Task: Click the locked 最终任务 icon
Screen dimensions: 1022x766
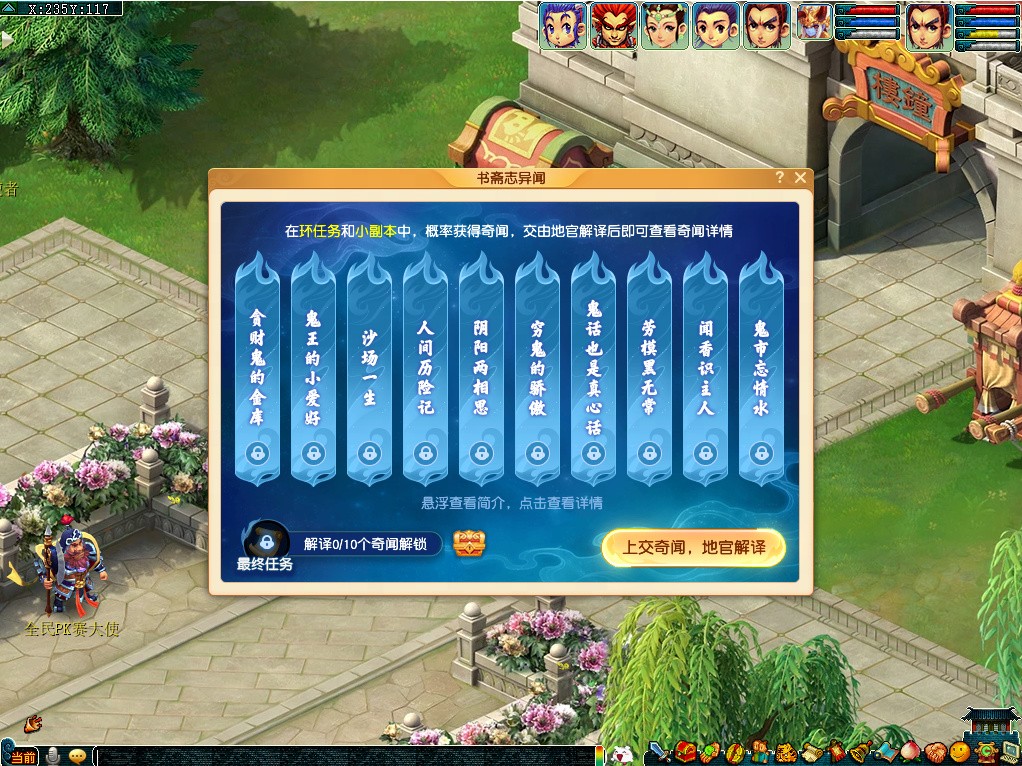Action: (267, 541)
